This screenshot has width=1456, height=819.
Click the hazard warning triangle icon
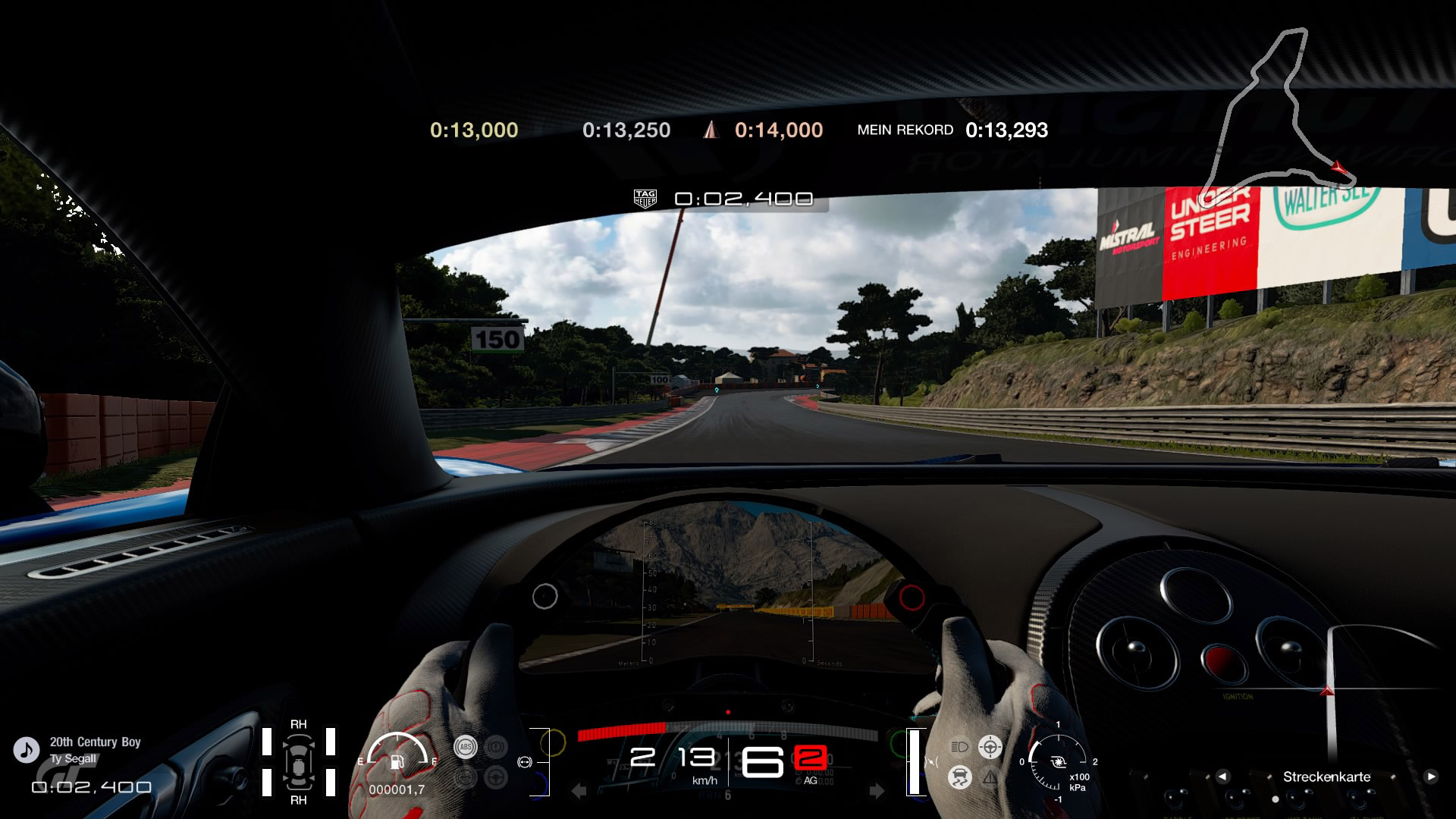tap(990, 777)
